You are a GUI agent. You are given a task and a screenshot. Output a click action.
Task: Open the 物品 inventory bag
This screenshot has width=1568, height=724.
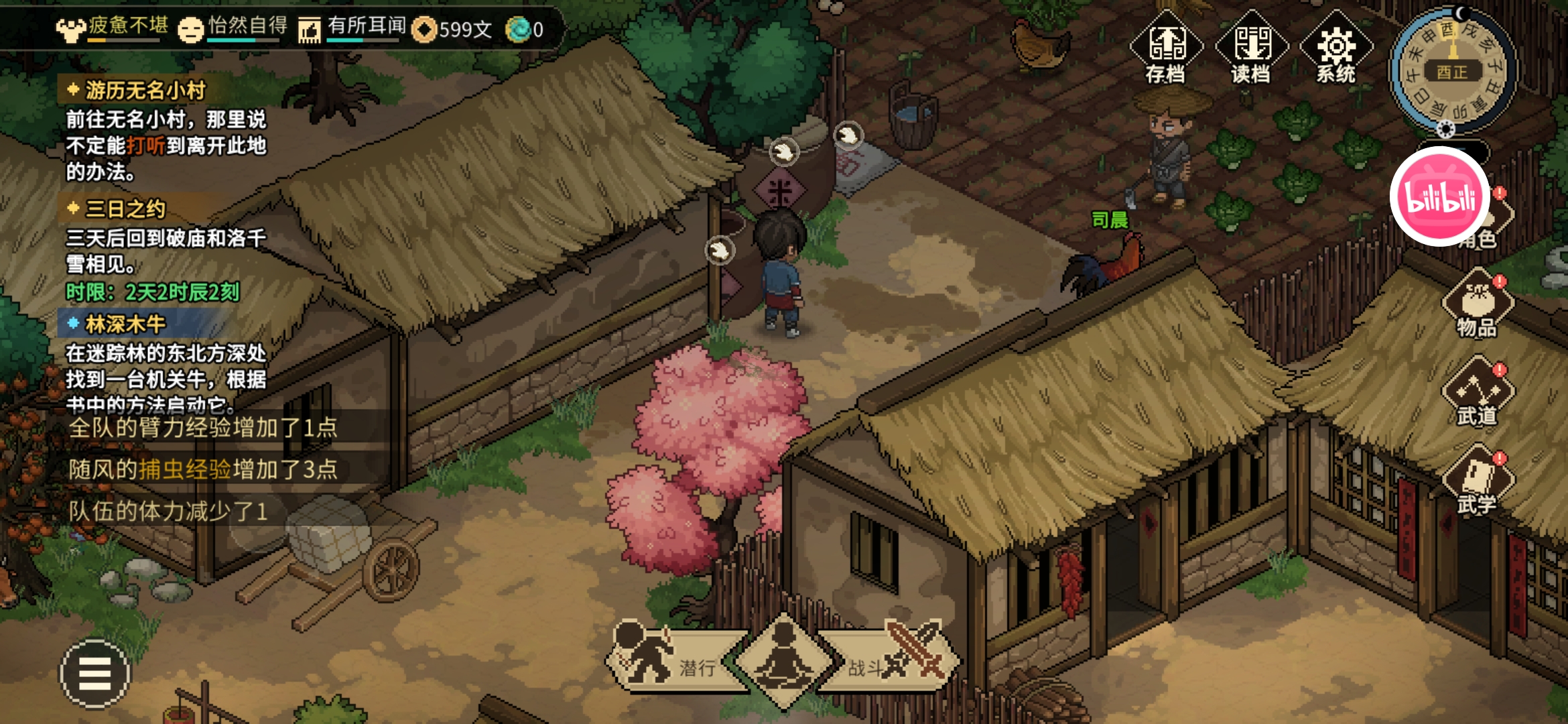[x=1478, y=304]
